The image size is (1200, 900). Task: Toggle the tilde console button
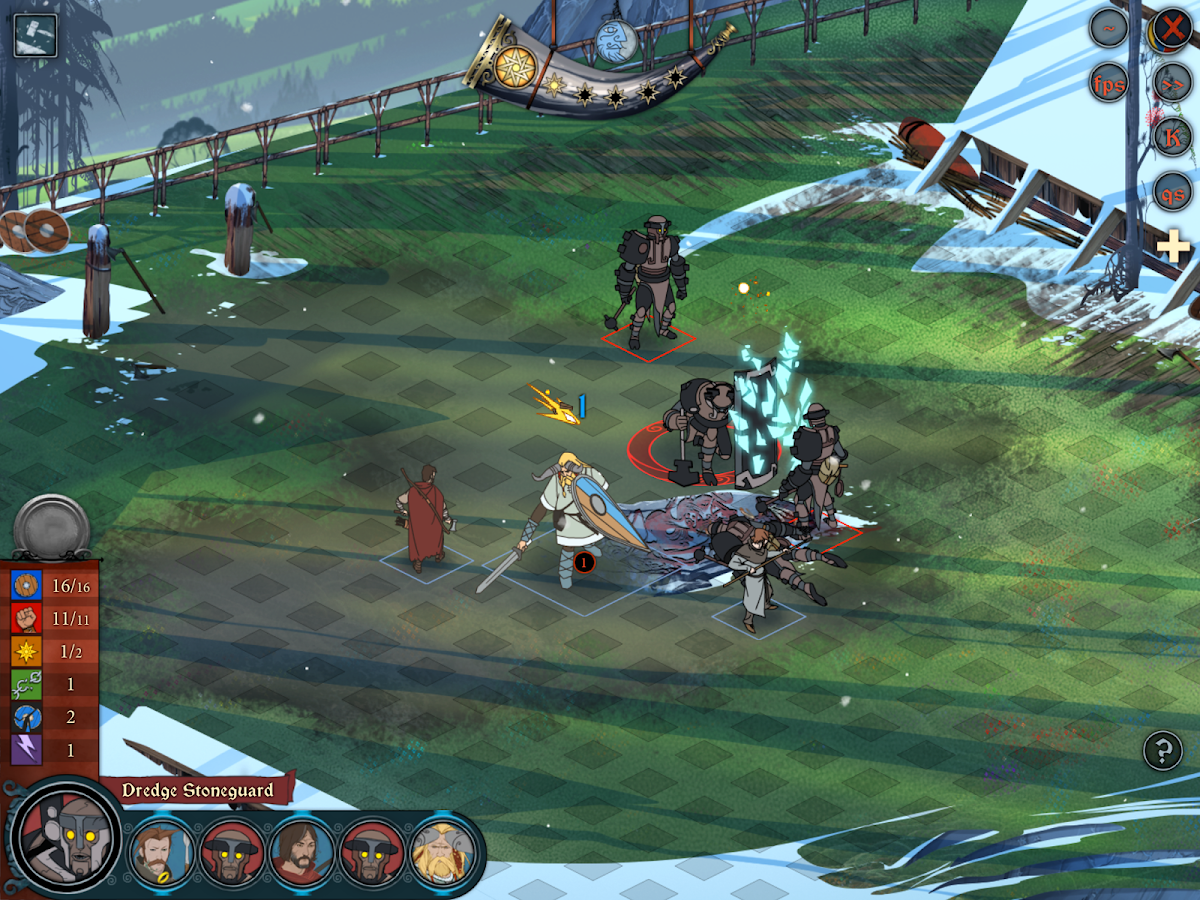[x=1109, y=29]
